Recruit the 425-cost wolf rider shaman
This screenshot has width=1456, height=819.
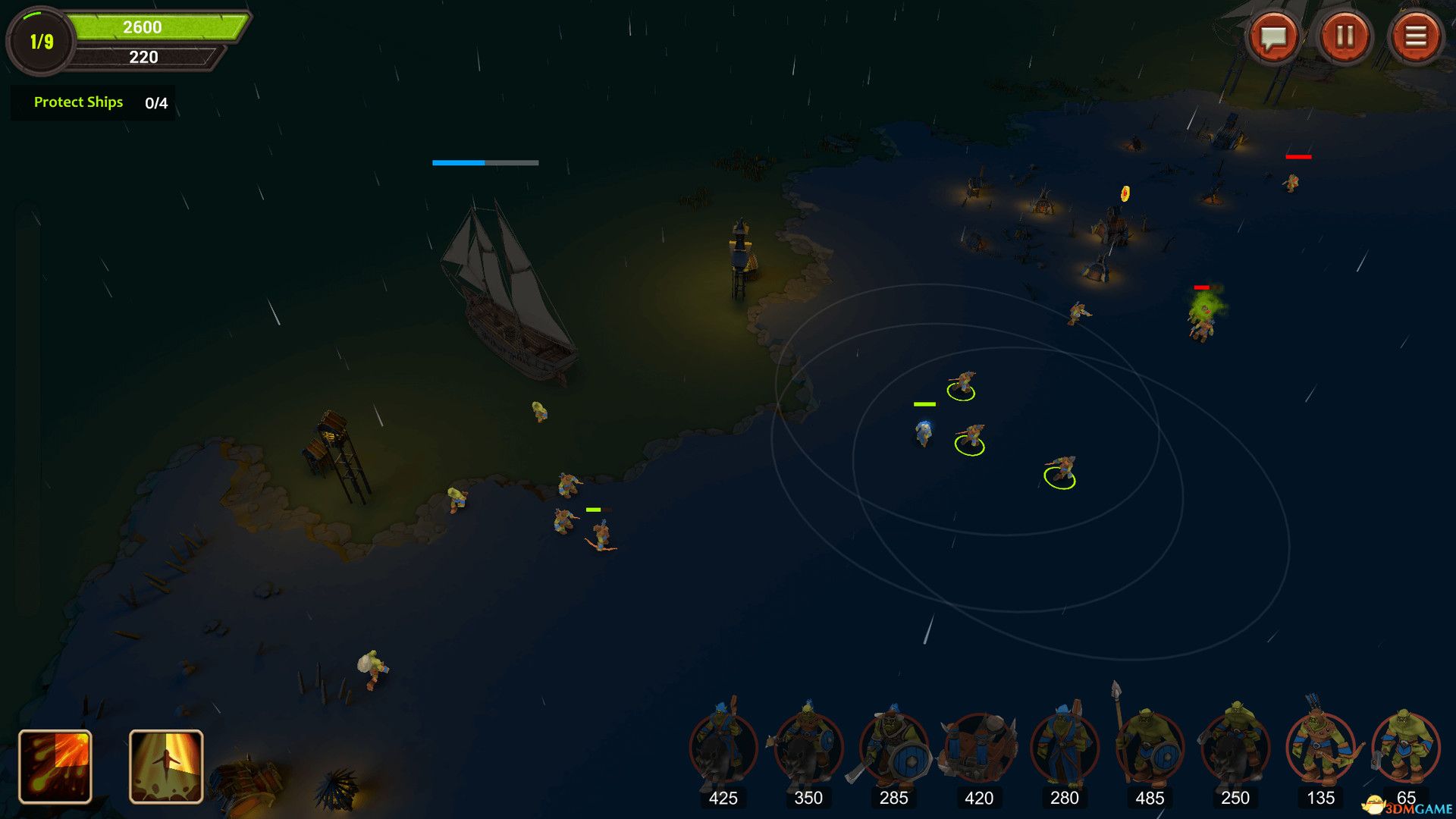pos(723,748)
